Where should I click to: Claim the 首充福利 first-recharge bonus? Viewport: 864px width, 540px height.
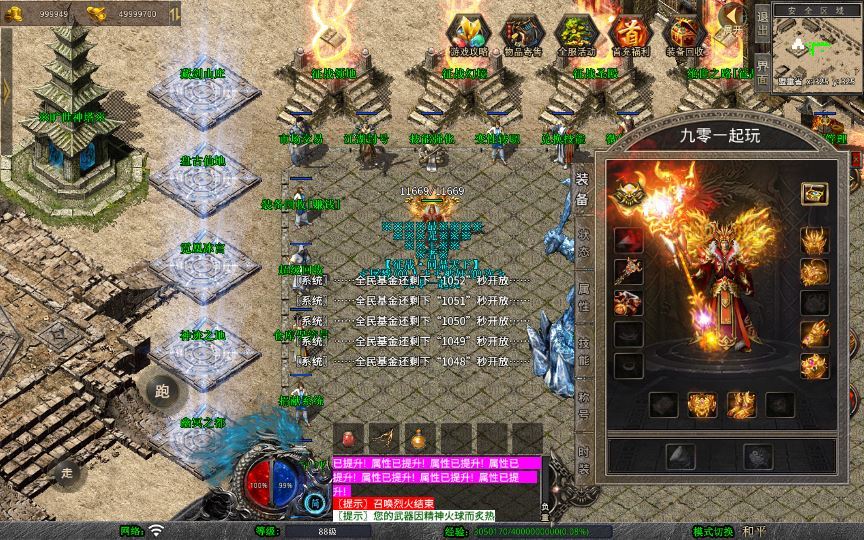click(629, 33)
